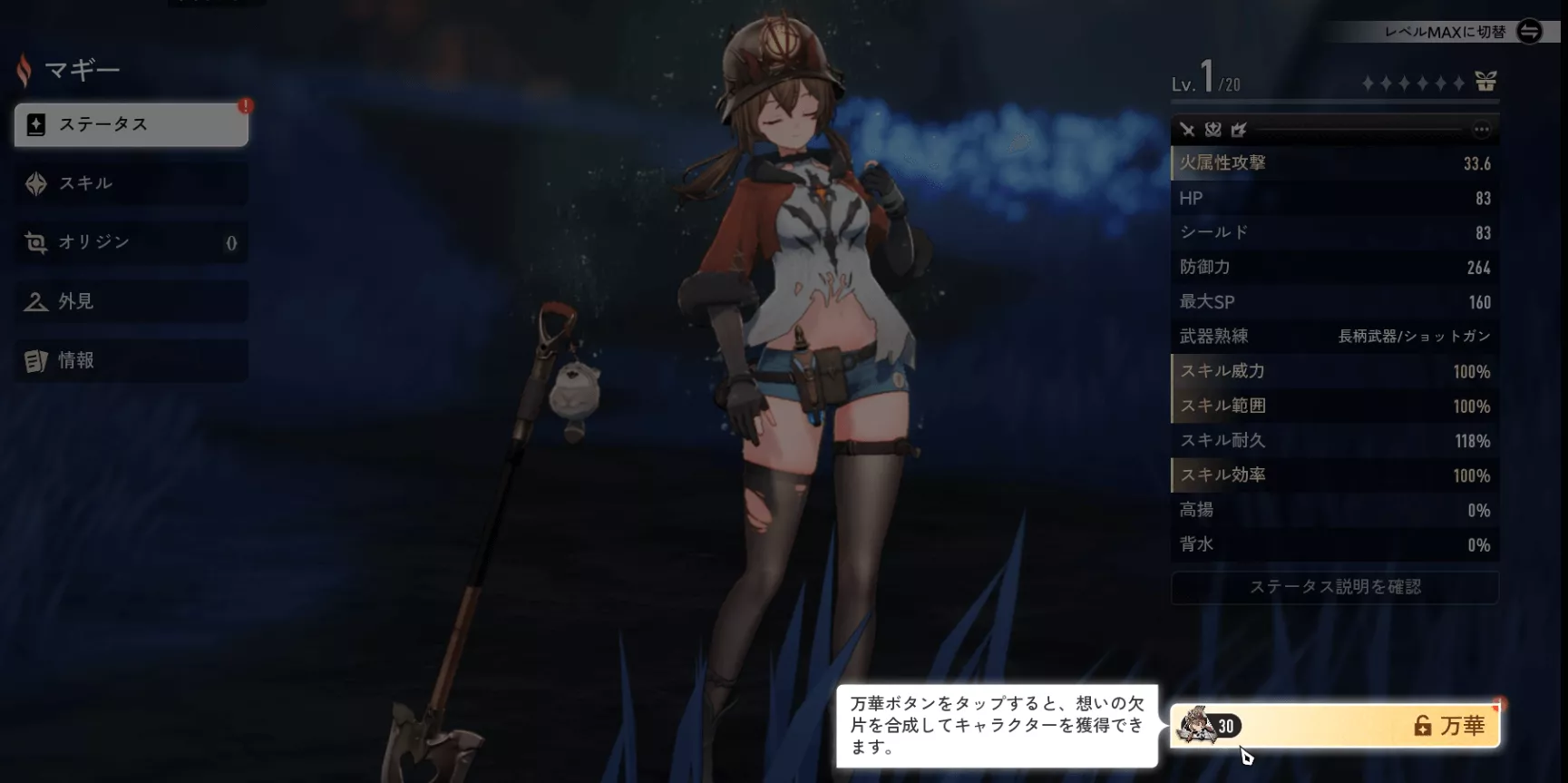The width and height of the screenshot is (1568, 783).
Task: Click the gift box icon beside the star ranks
Action: (1485, 82)
